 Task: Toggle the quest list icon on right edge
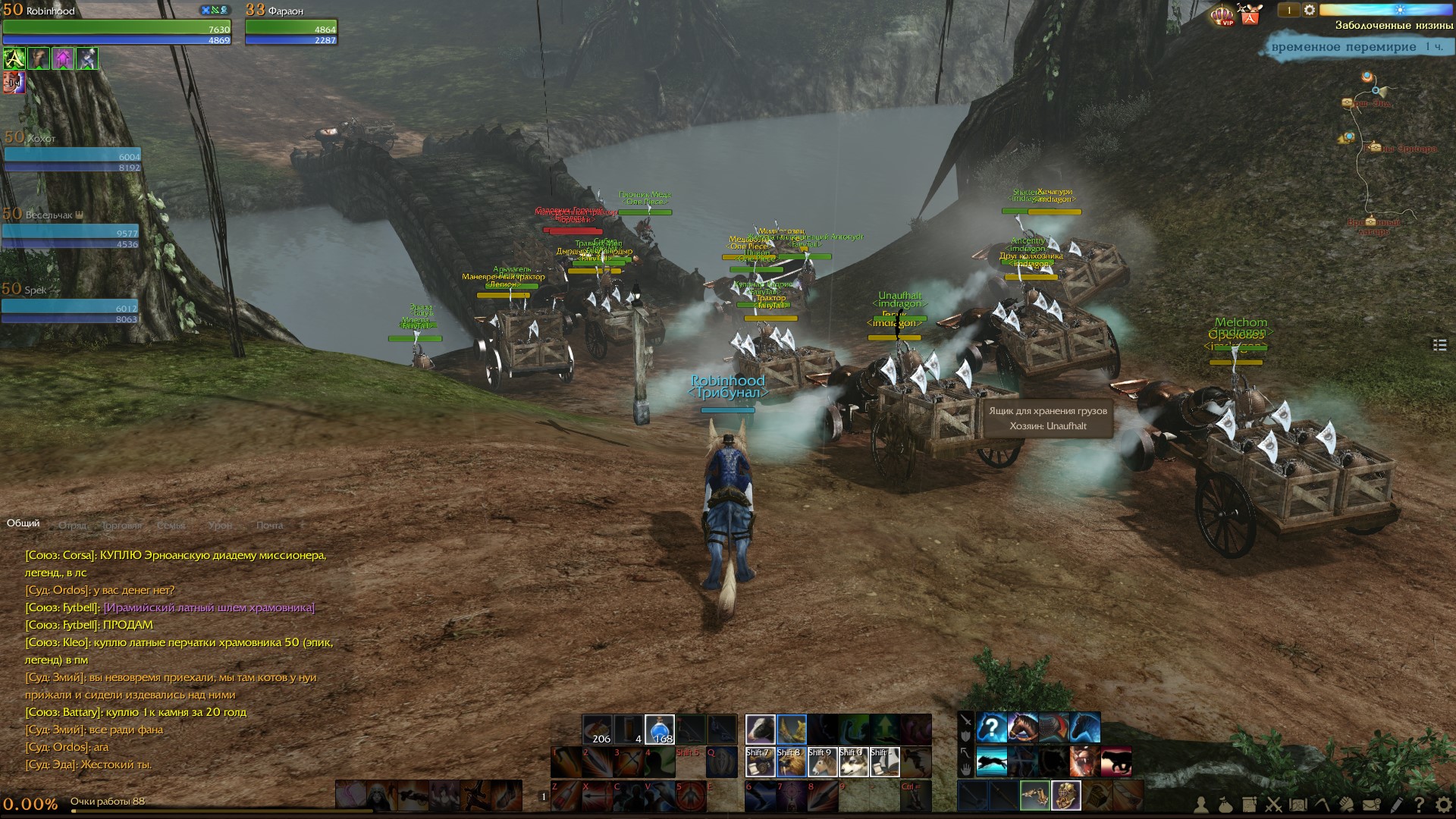click(1440, 345)
